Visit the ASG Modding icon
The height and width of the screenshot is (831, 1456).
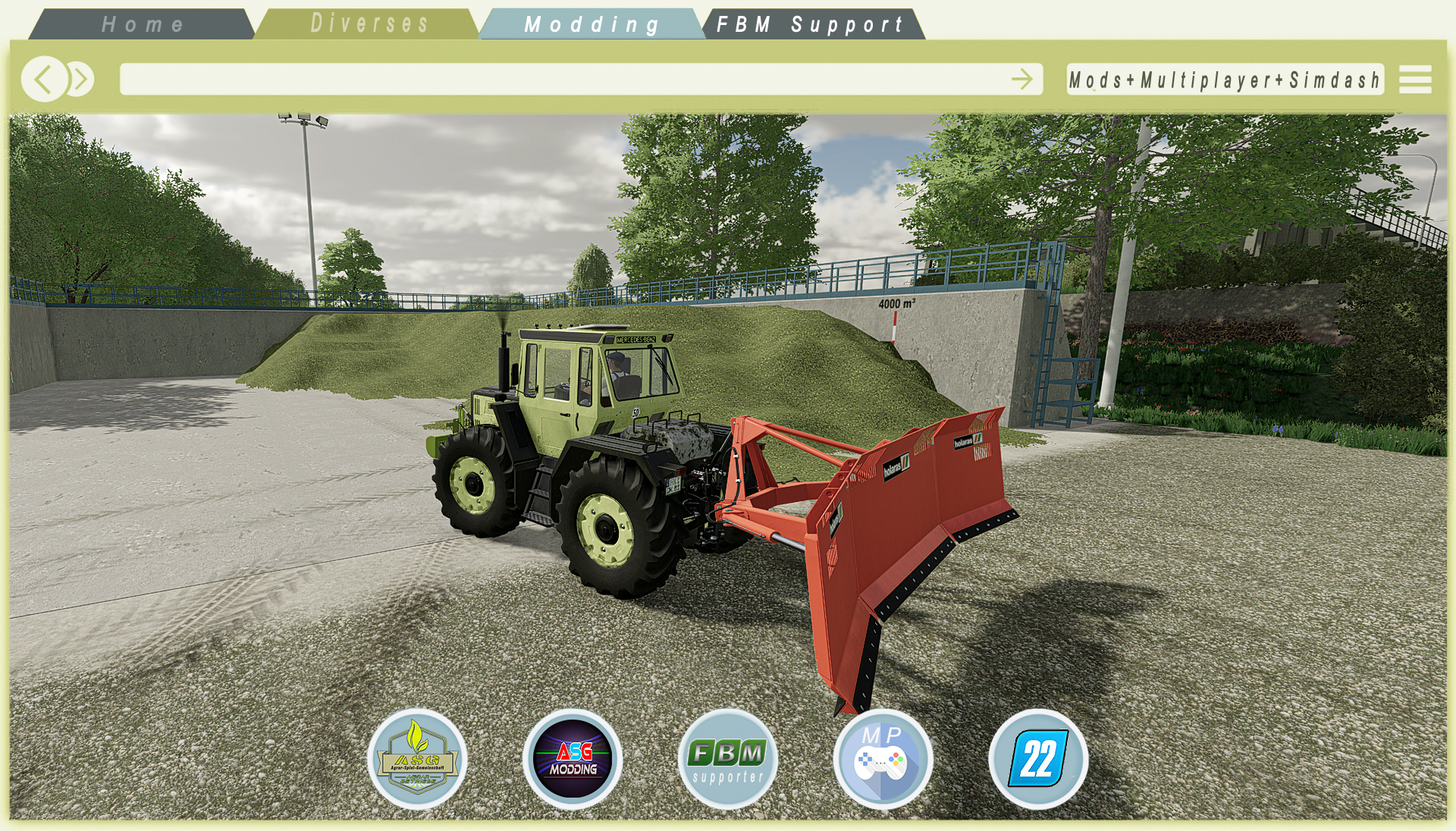[x=573, y=759]
